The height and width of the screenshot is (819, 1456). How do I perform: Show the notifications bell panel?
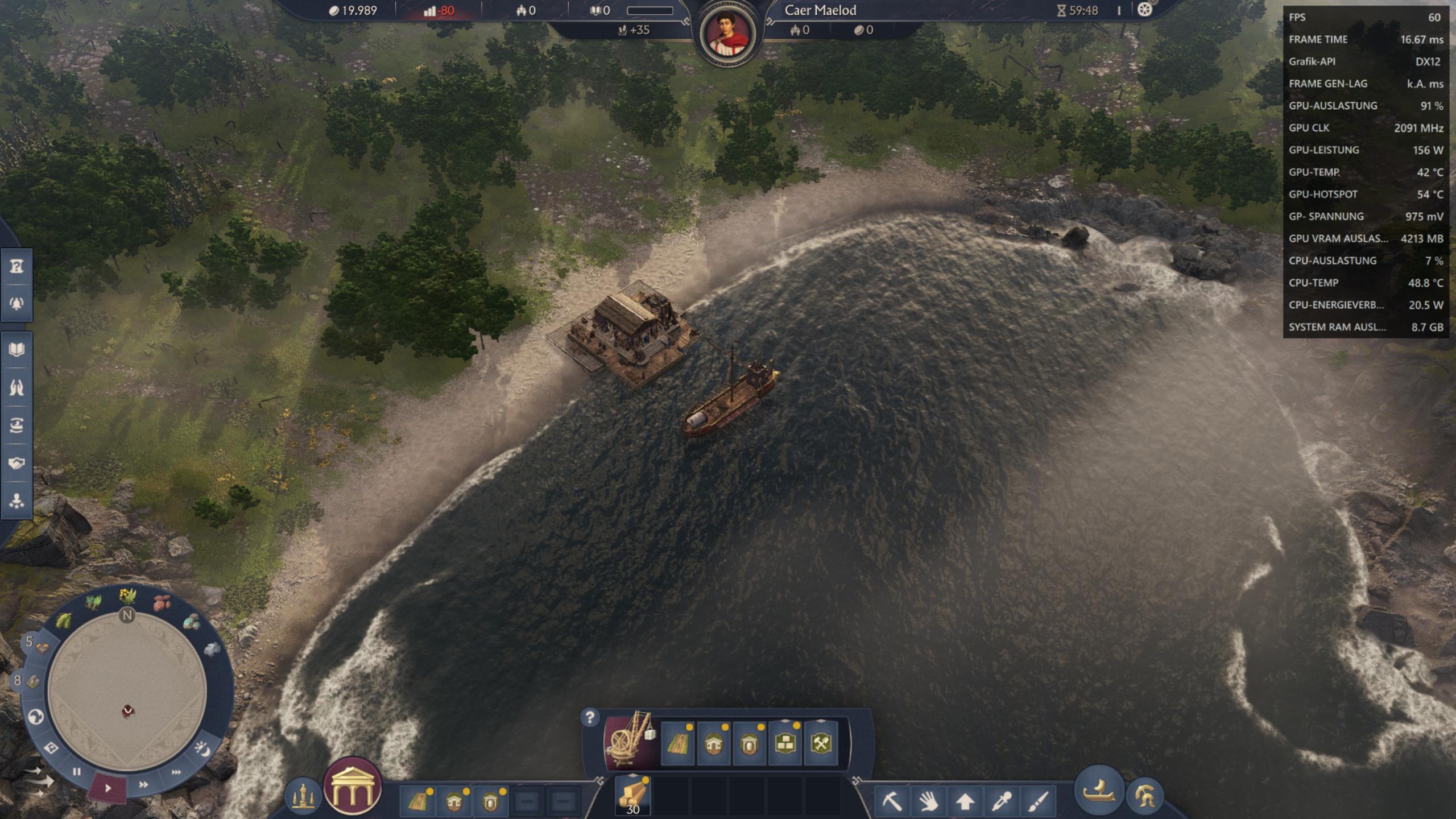[16, 303]
